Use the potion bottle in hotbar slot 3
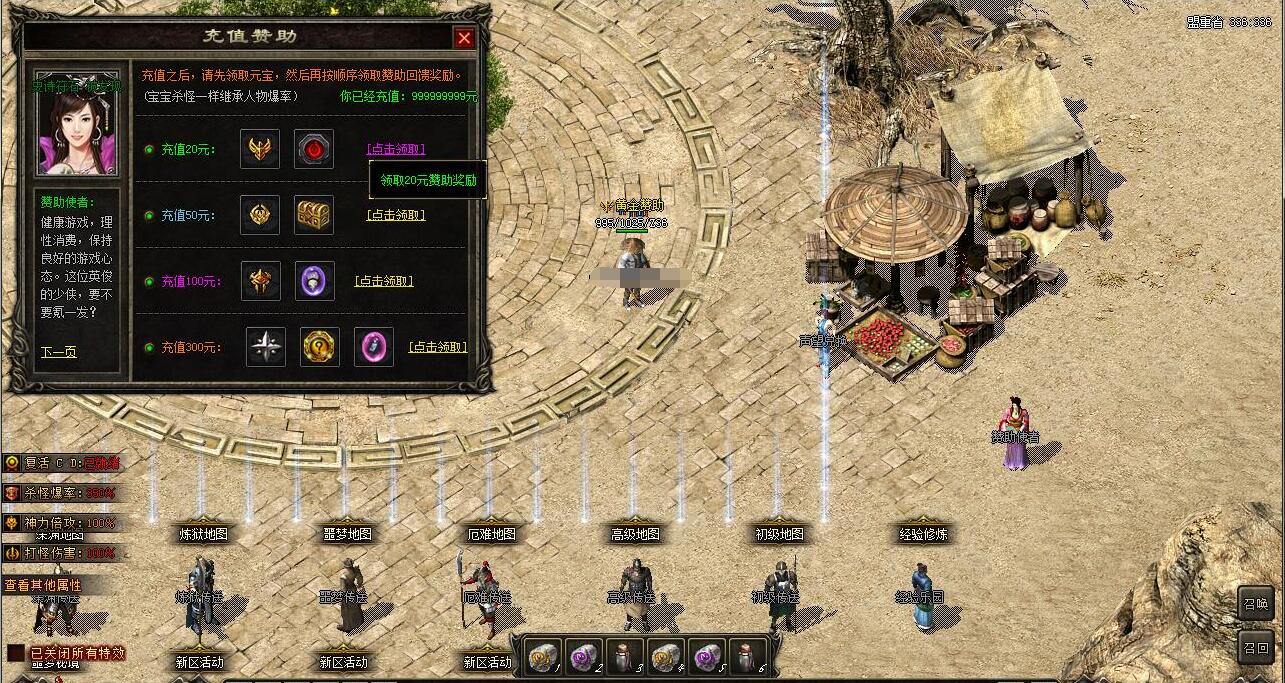Viewport: 1285px width, 683px height. coord(625,656)
